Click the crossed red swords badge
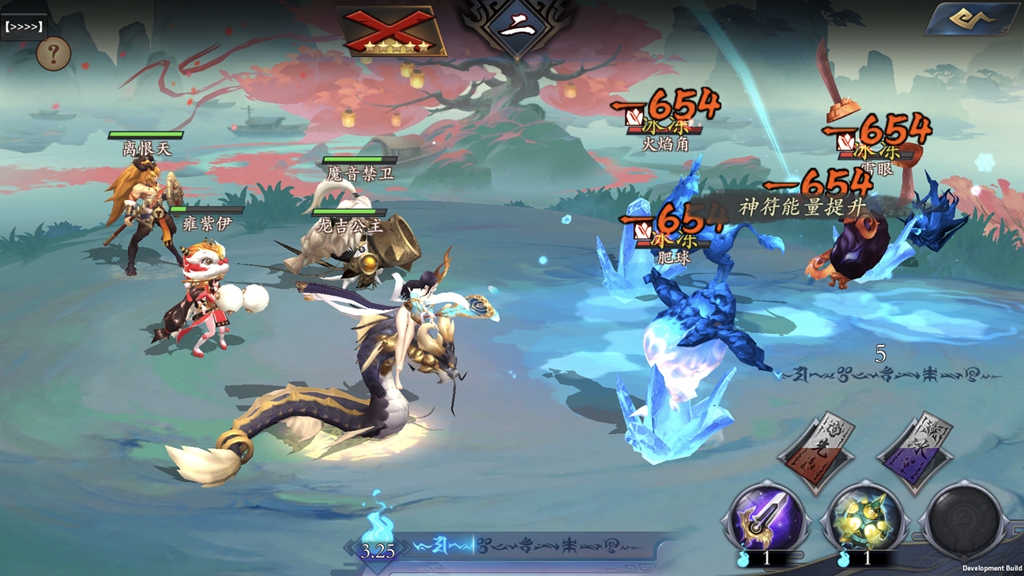 [x=393, y=28]
